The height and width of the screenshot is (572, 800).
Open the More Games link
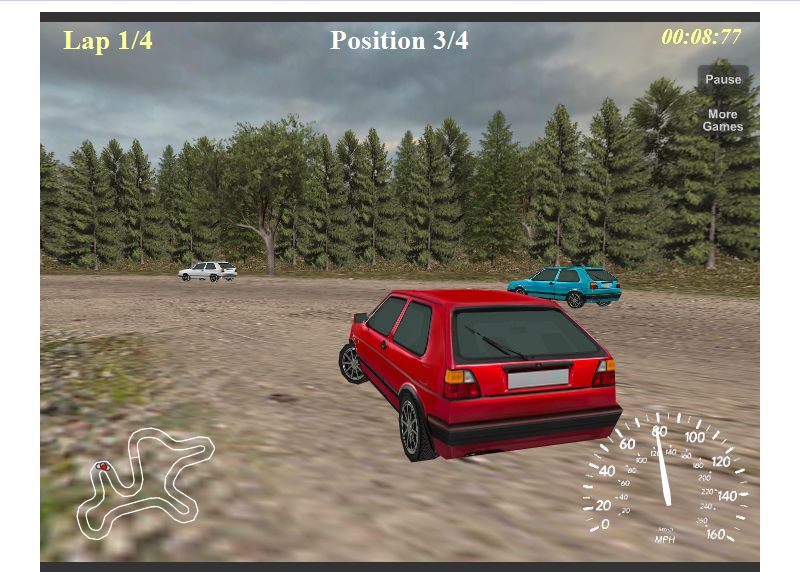(x=722, y=121)
